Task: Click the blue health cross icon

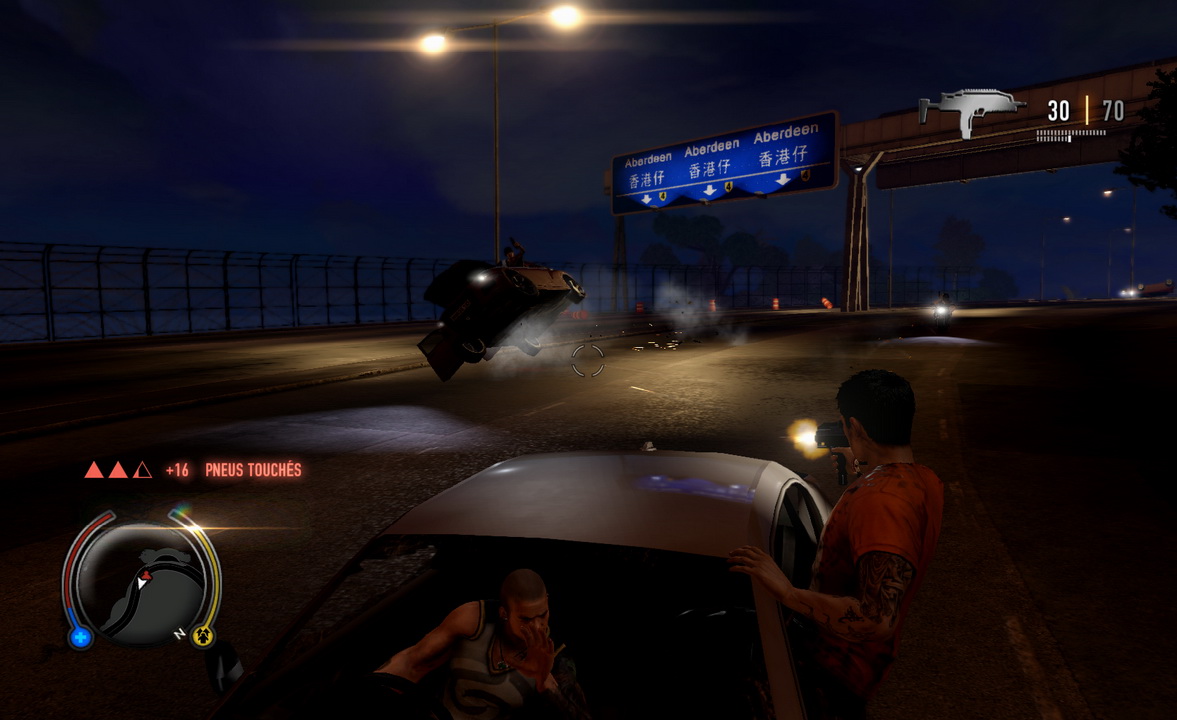Action: pos(81,636)
